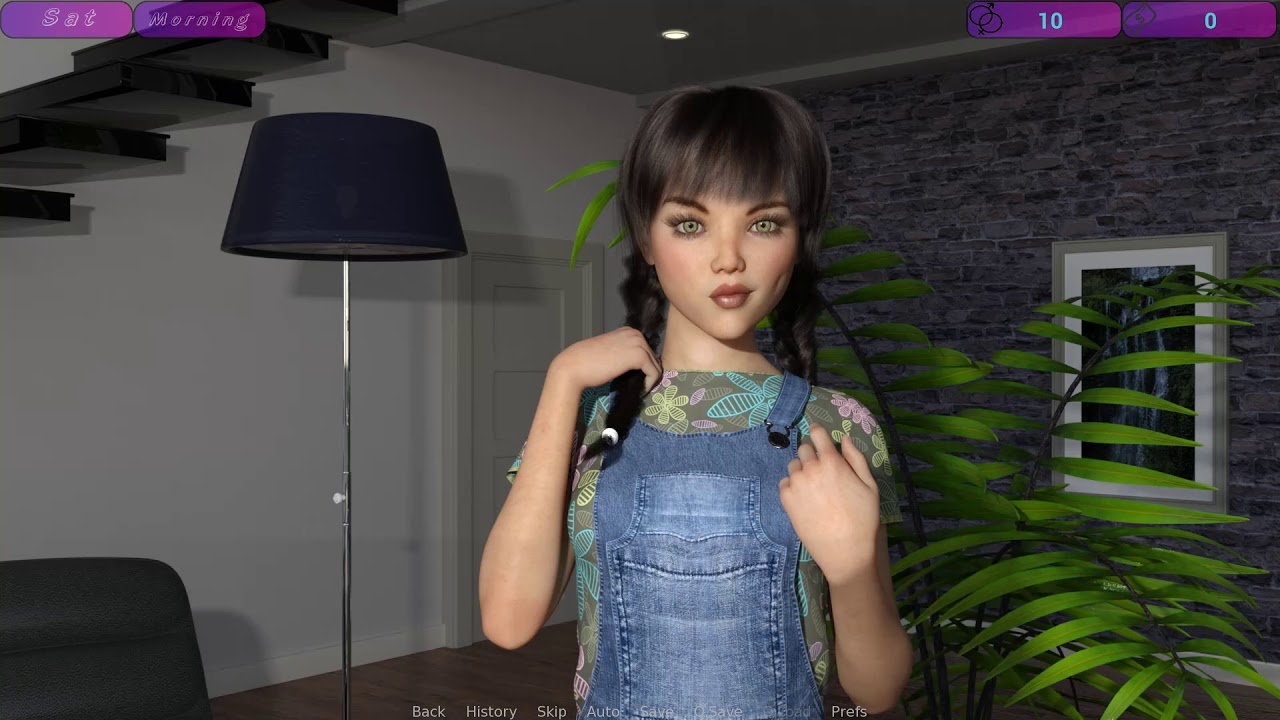Toggle Auto text advance

tap(602, 711)
